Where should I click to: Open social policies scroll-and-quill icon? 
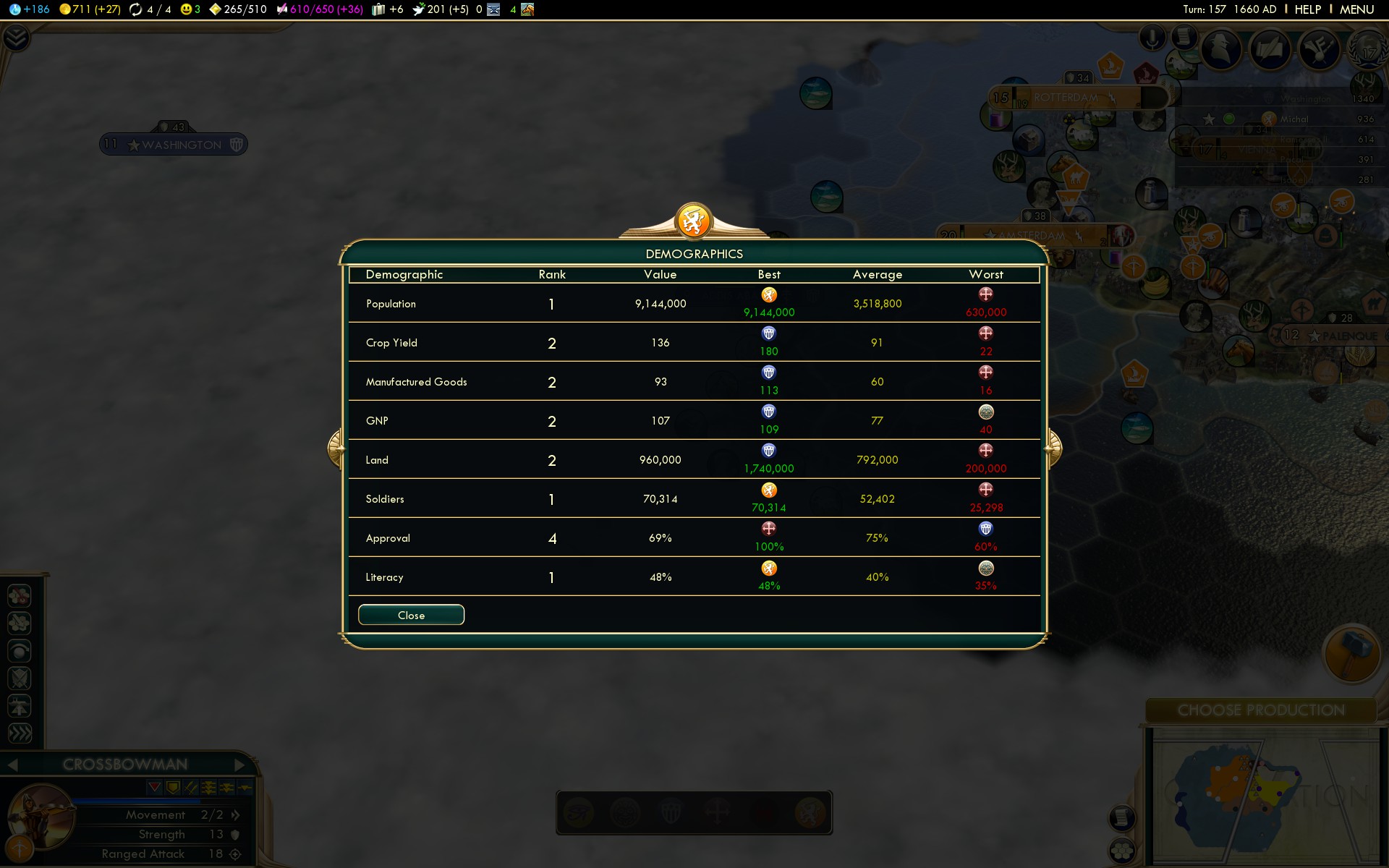1270,49
